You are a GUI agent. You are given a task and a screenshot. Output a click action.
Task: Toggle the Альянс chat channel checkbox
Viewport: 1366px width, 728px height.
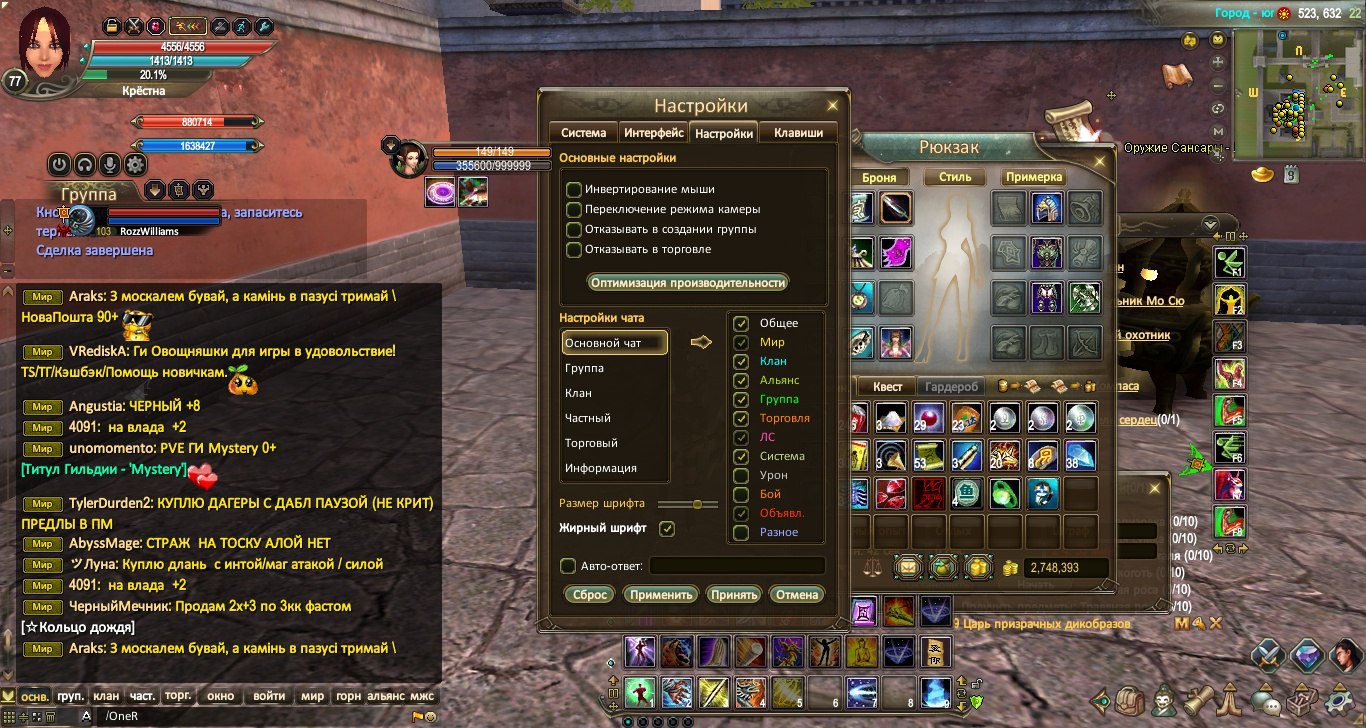coord(741,380)
